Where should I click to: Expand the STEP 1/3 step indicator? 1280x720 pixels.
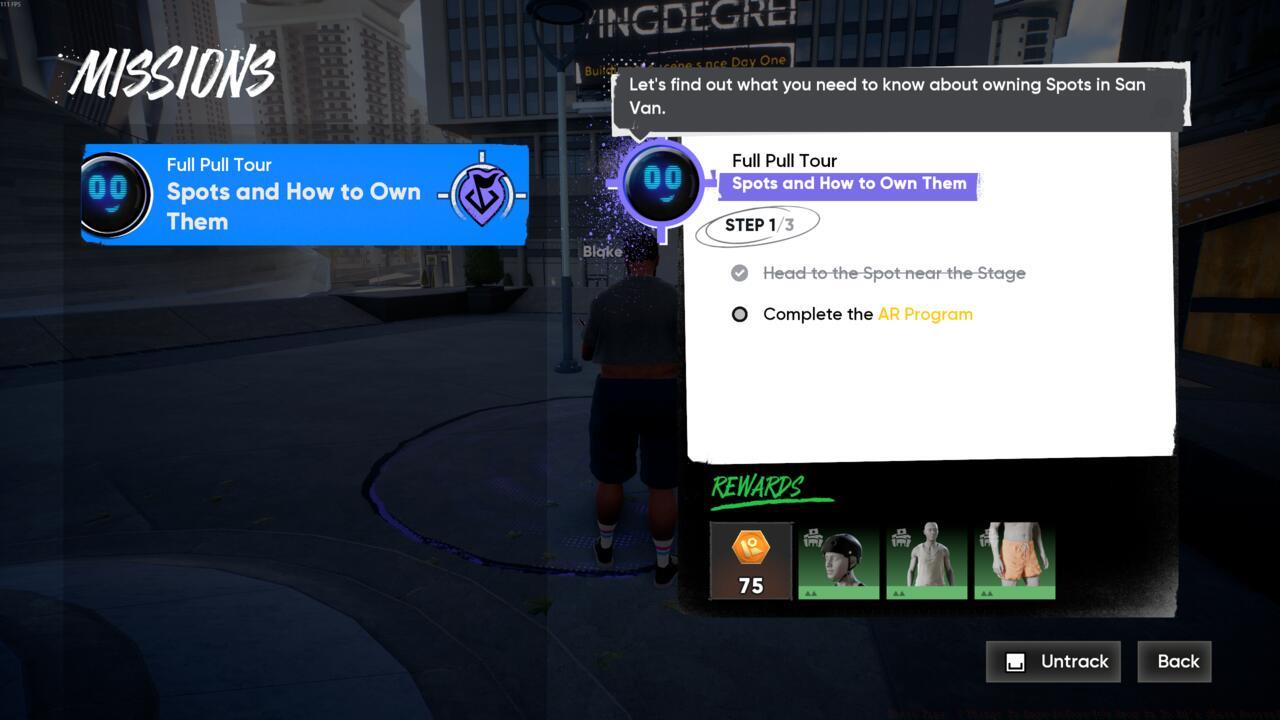coord(757,224)
